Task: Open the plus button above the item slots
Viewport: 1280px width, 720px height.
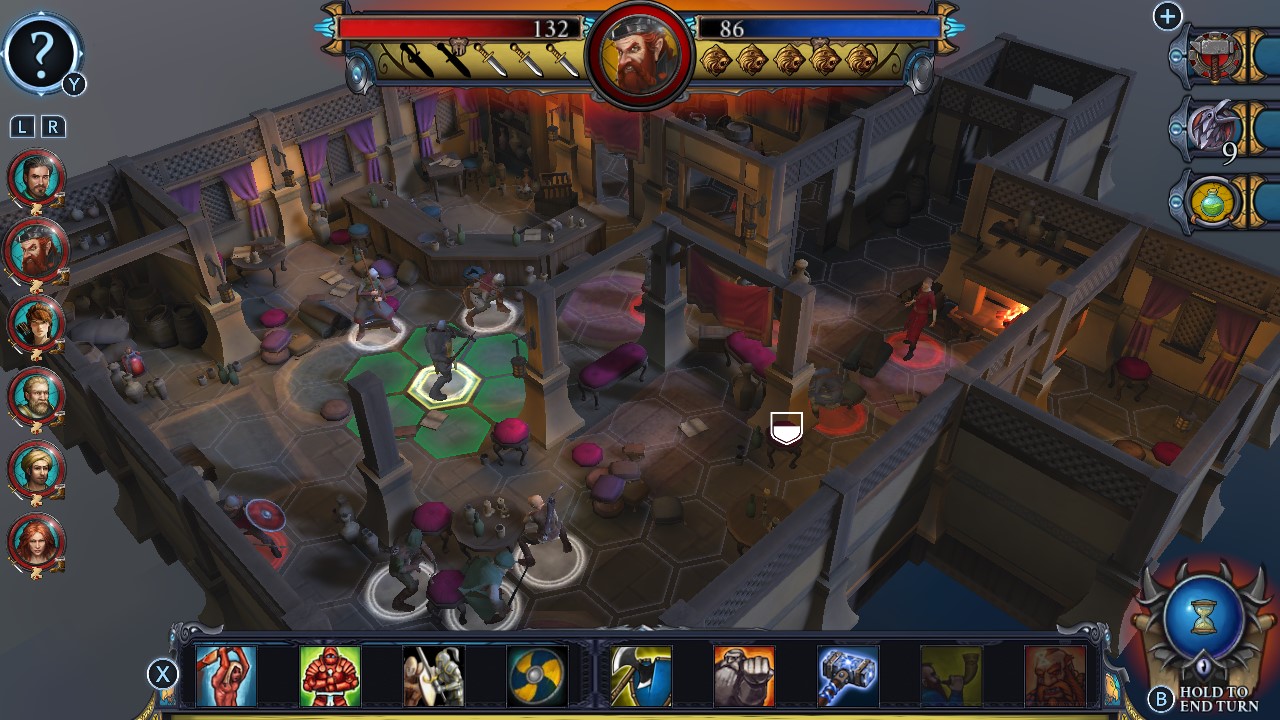Action: click(1167, 17)
